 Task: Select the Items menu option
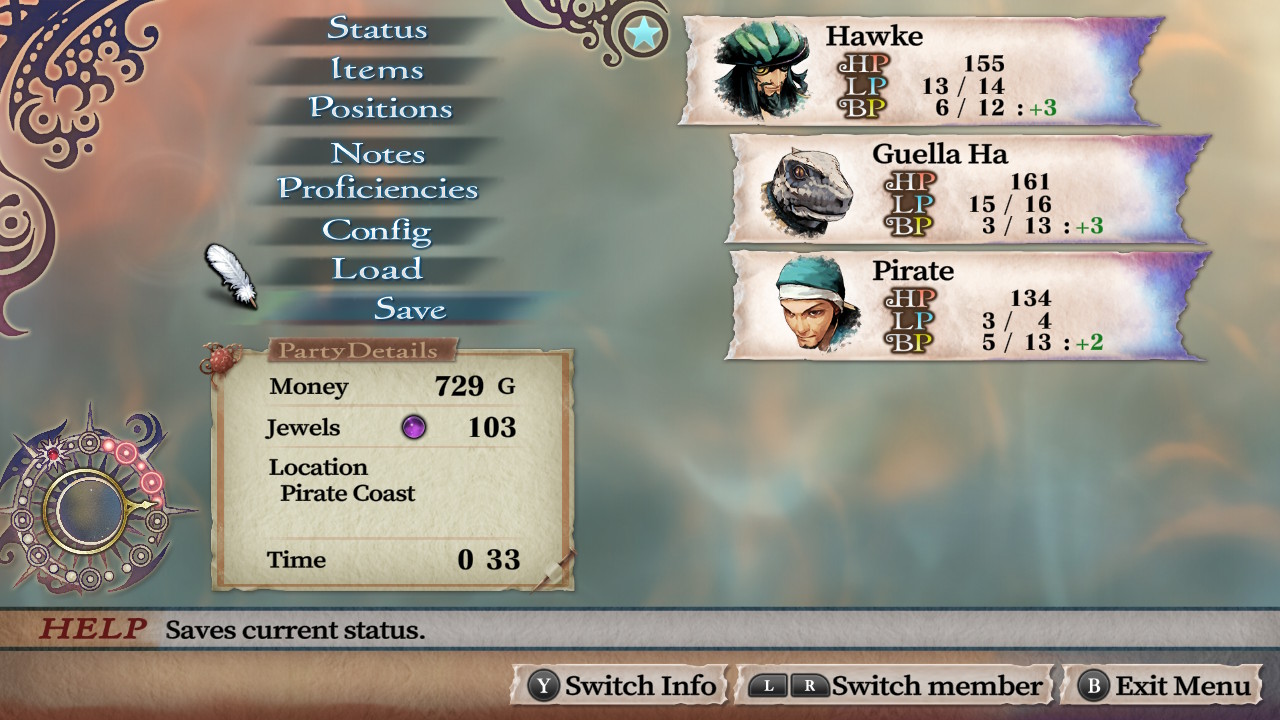[377, 69]
